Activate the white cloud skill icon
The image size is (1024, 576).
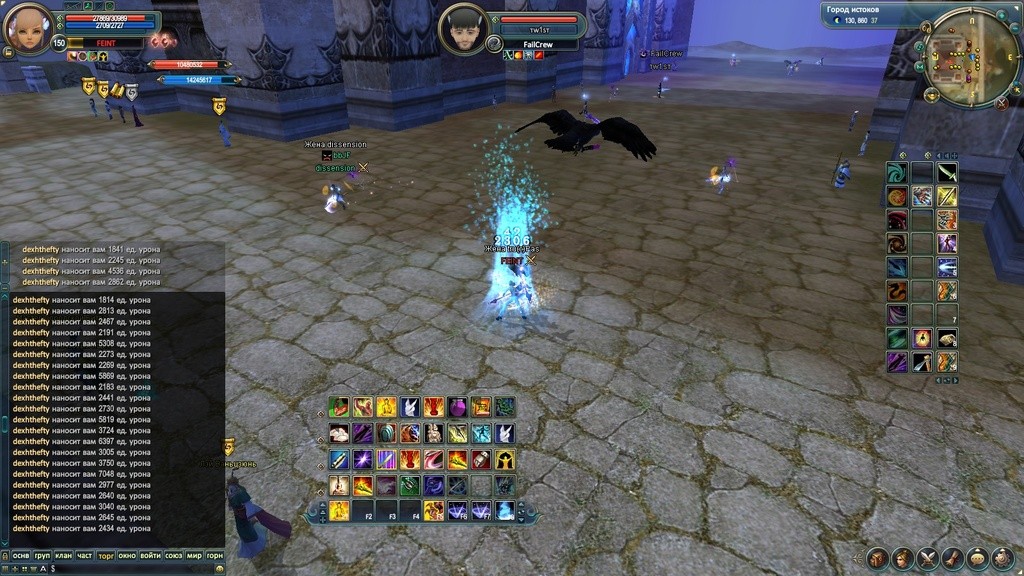[x=339, y=433]
